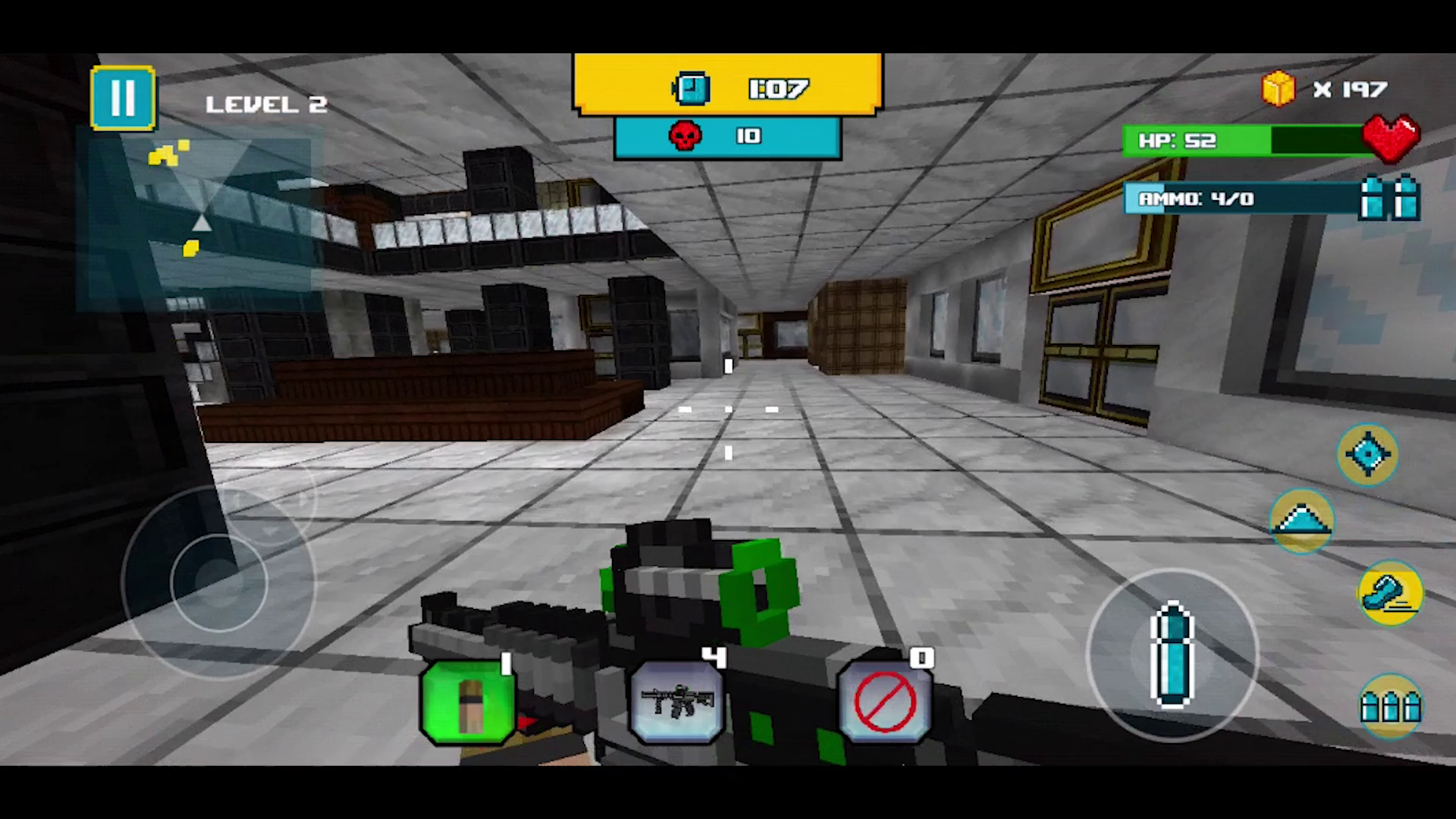1456x819 pixels.
Task: Tap the aim crosshair icon
Action: click(1367, 453)
